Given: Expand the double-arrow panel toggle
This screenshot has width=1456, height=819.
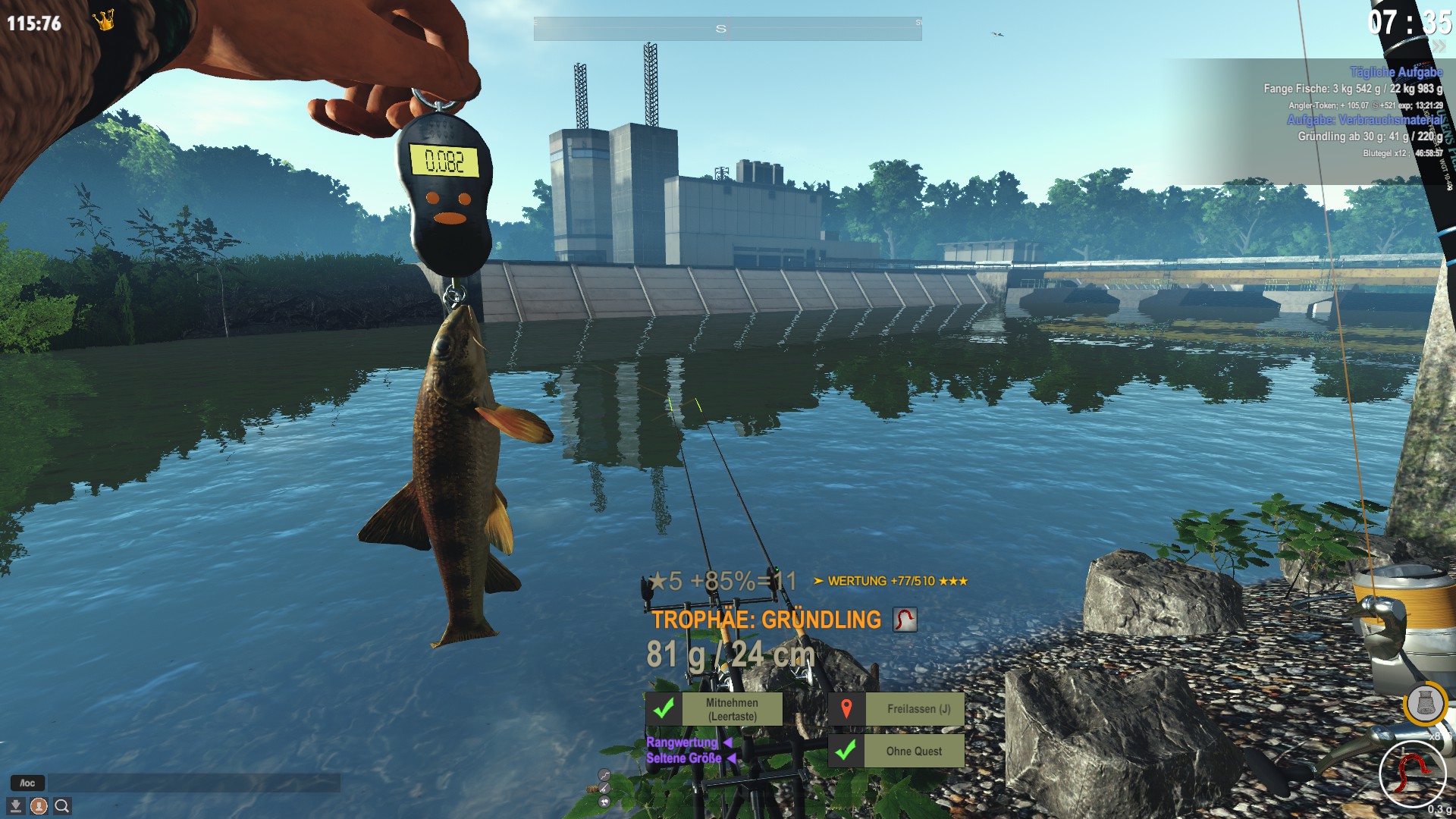Looking at the screenshot, I should point(1439,47).
